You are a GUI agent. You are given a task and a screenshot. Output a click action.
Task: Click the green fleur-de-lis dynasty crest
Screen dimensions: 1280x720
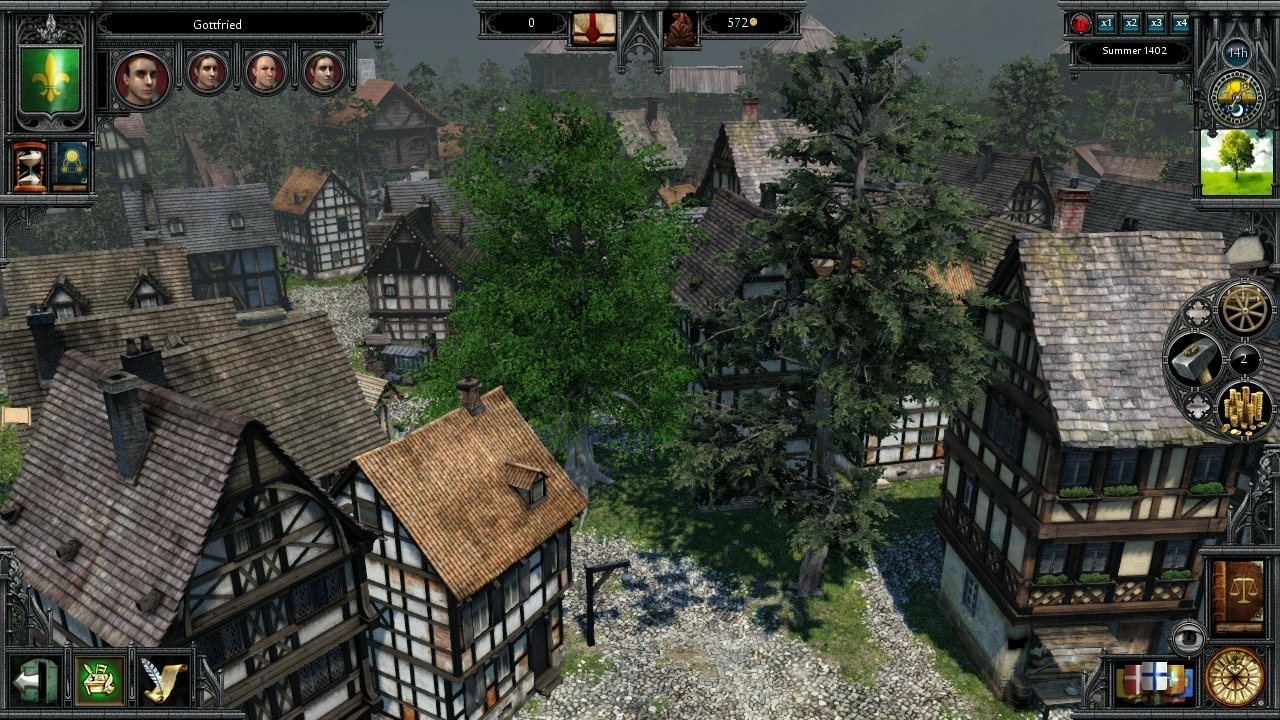tap(50, 78)
